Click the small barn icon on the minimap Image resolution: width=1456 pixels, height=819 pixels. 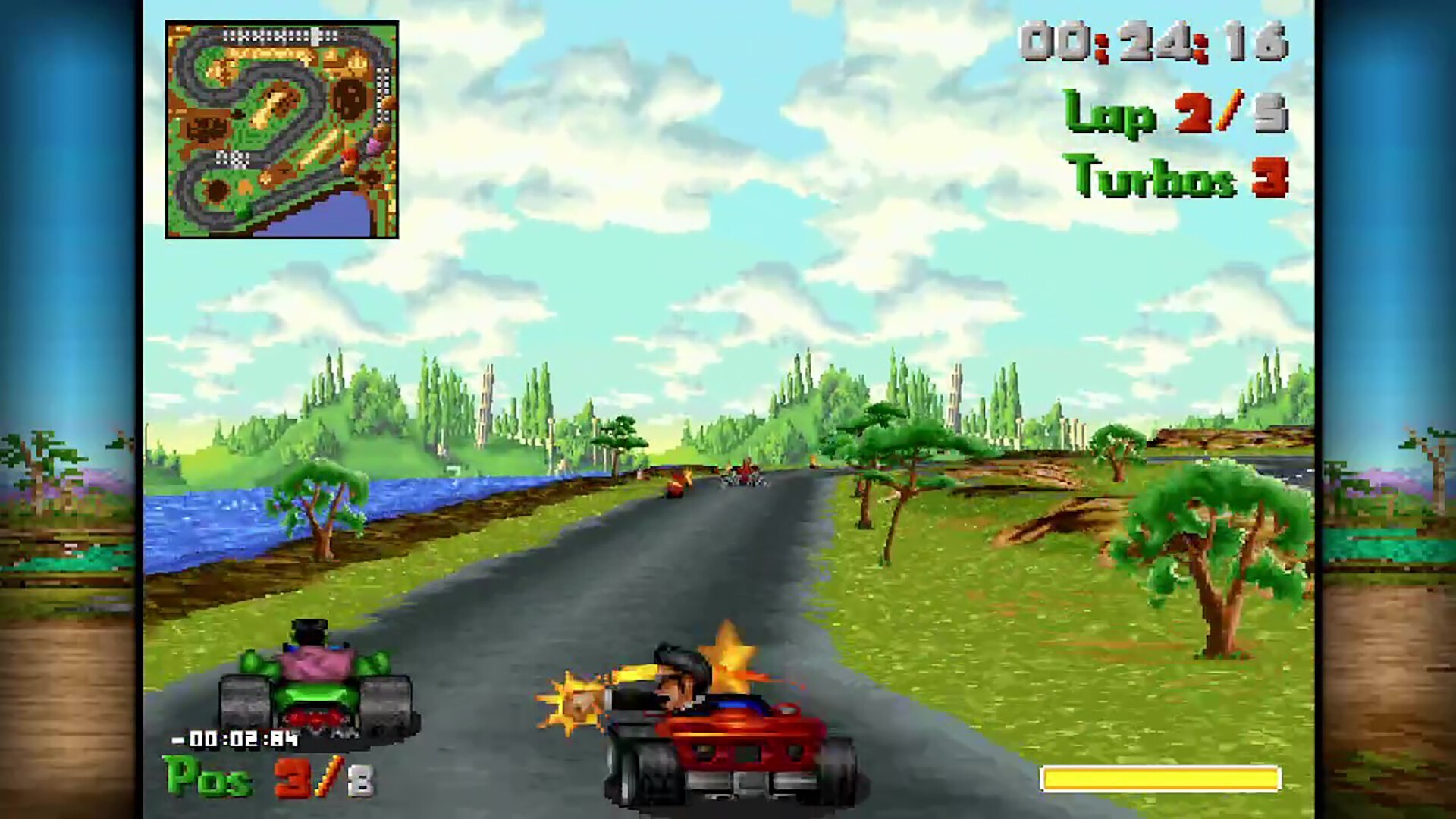point(206,129)
